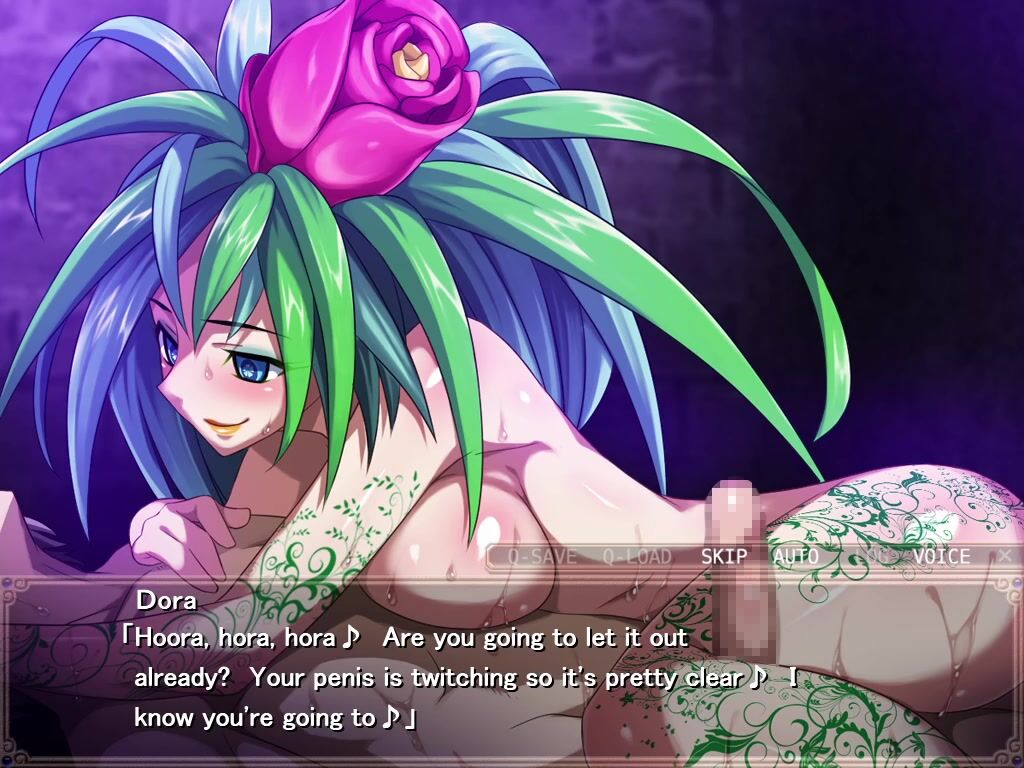The width and height of the screenshot is (1024, 768).
Task: Use Q-LOAD to quick load
Action: coord(636,557)
